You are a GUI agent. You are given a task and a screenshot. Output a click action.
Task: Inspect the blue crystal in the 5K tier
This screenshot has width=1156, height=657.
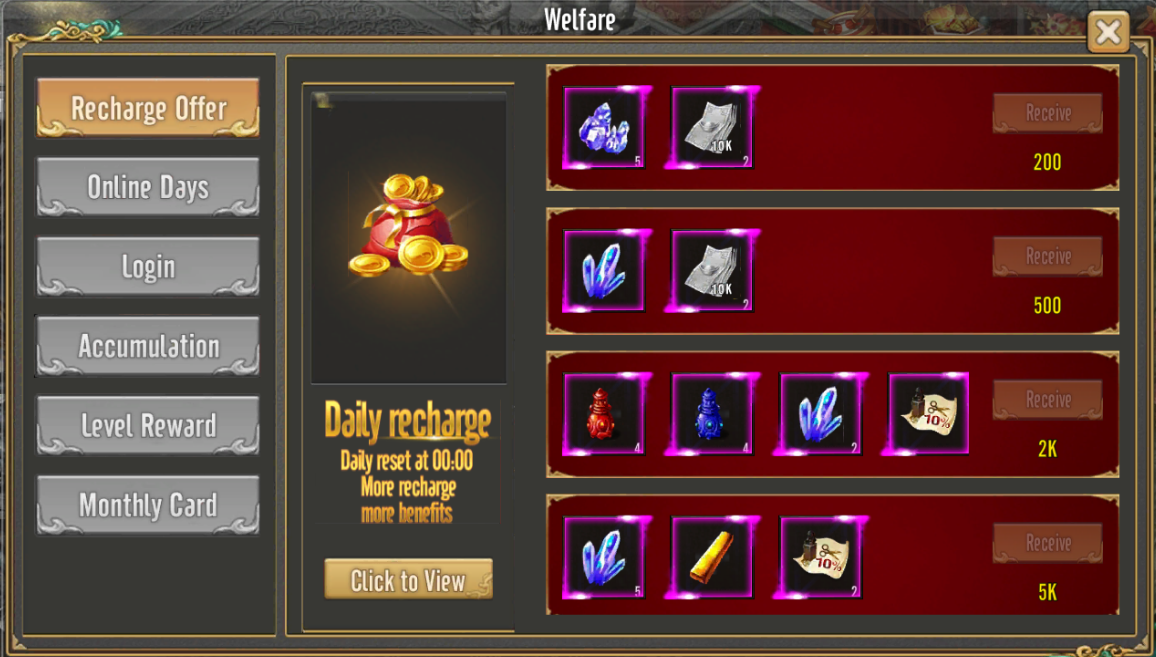[604, 557]
